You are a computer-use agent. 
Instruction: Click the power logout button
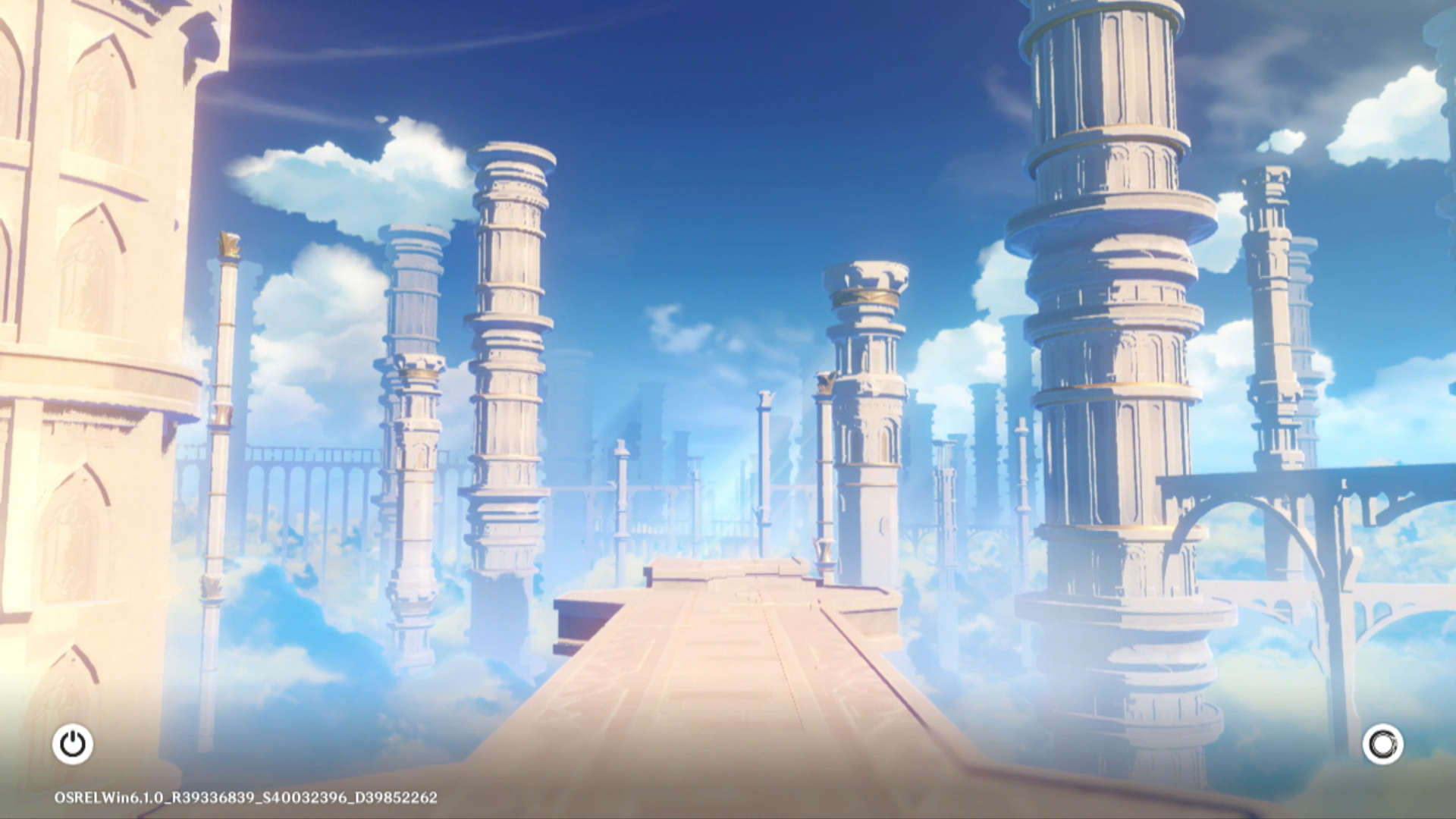click(x=73, y=744)
